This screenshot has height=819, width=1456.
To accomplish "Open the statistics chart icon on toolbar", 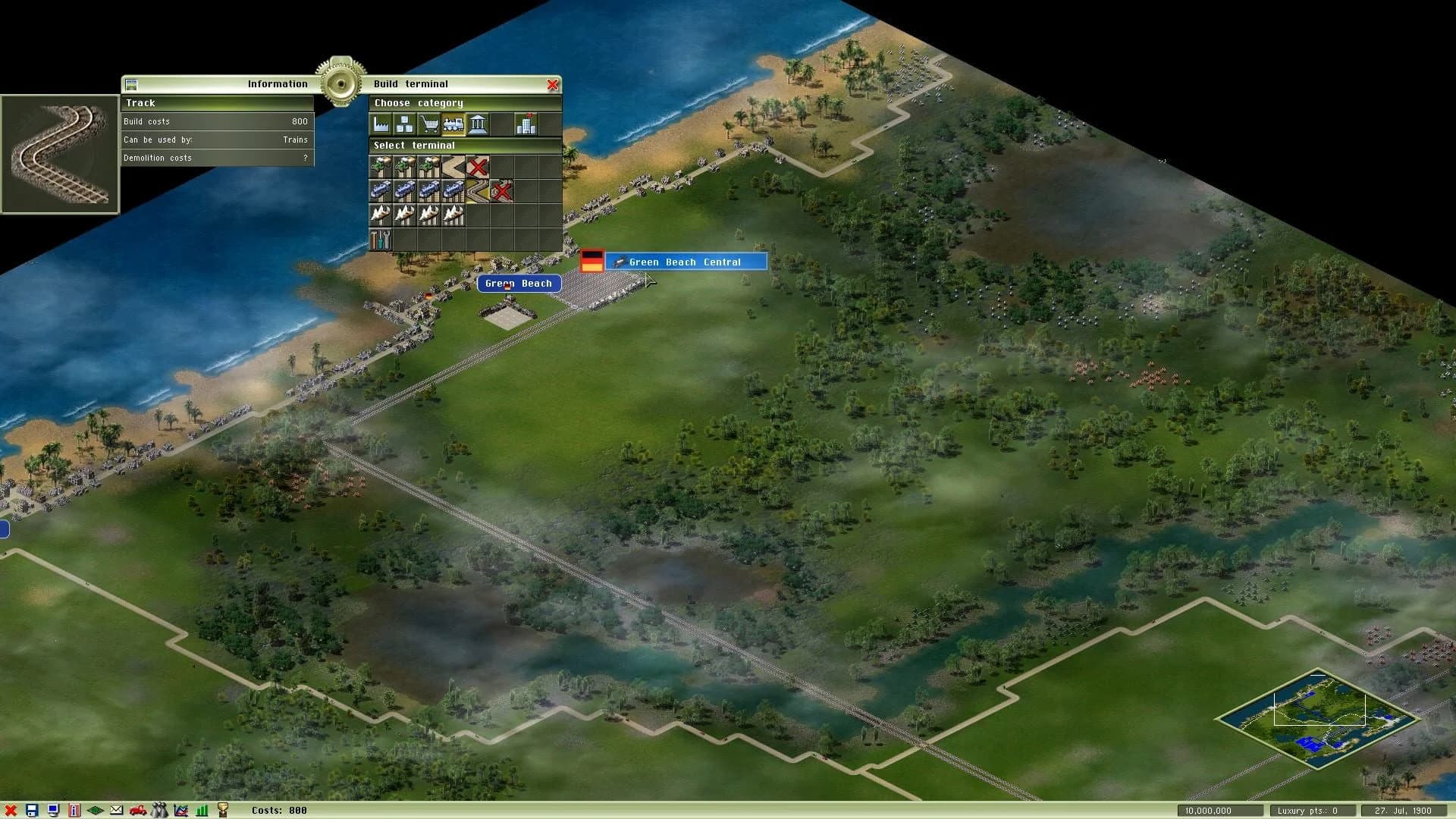I will click(181, 810).
